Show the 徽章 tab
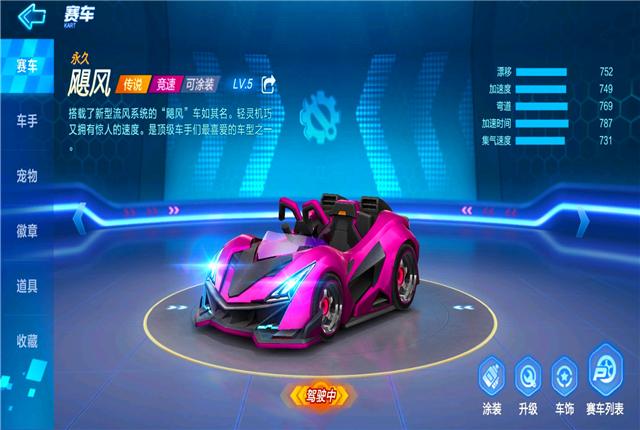This screenshot has width=640, height=430. click(x=27, y=231)
